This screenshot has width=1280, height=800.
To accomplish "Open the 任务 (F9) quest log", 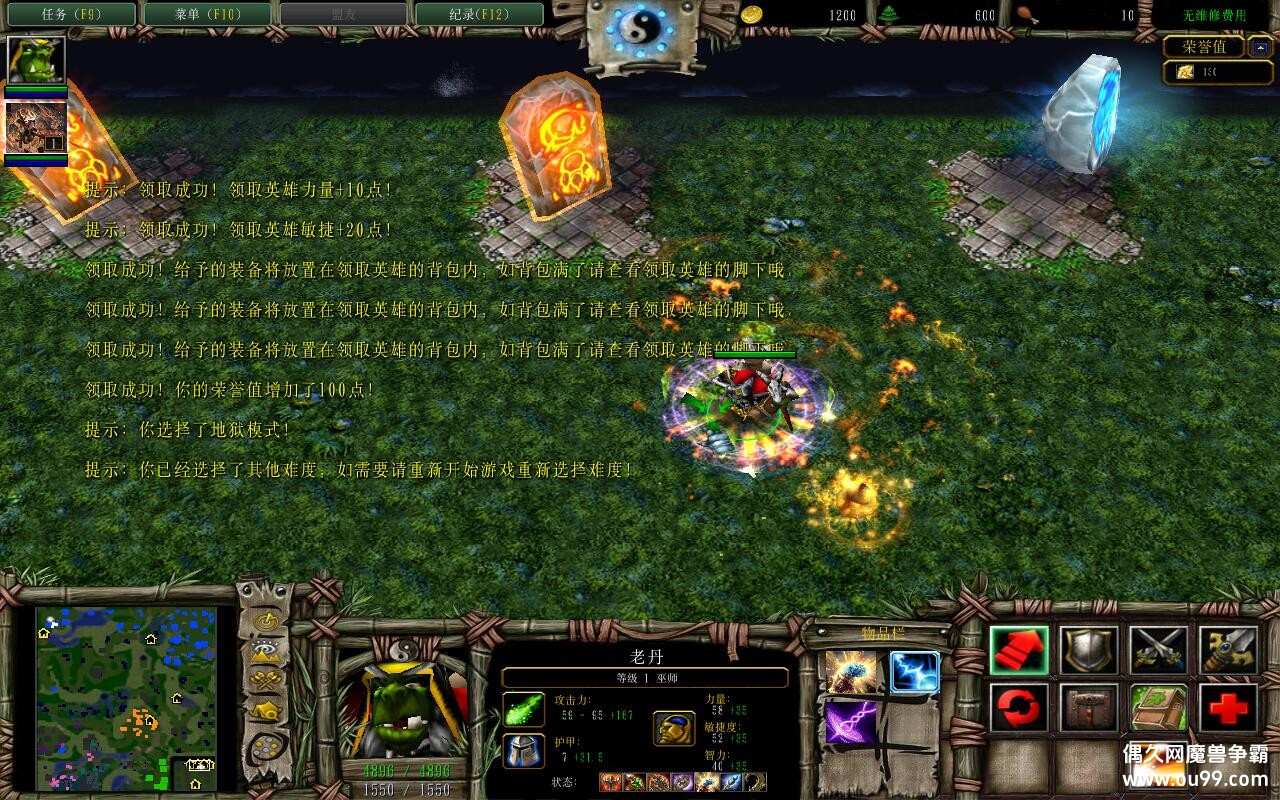I will (68, 14).
